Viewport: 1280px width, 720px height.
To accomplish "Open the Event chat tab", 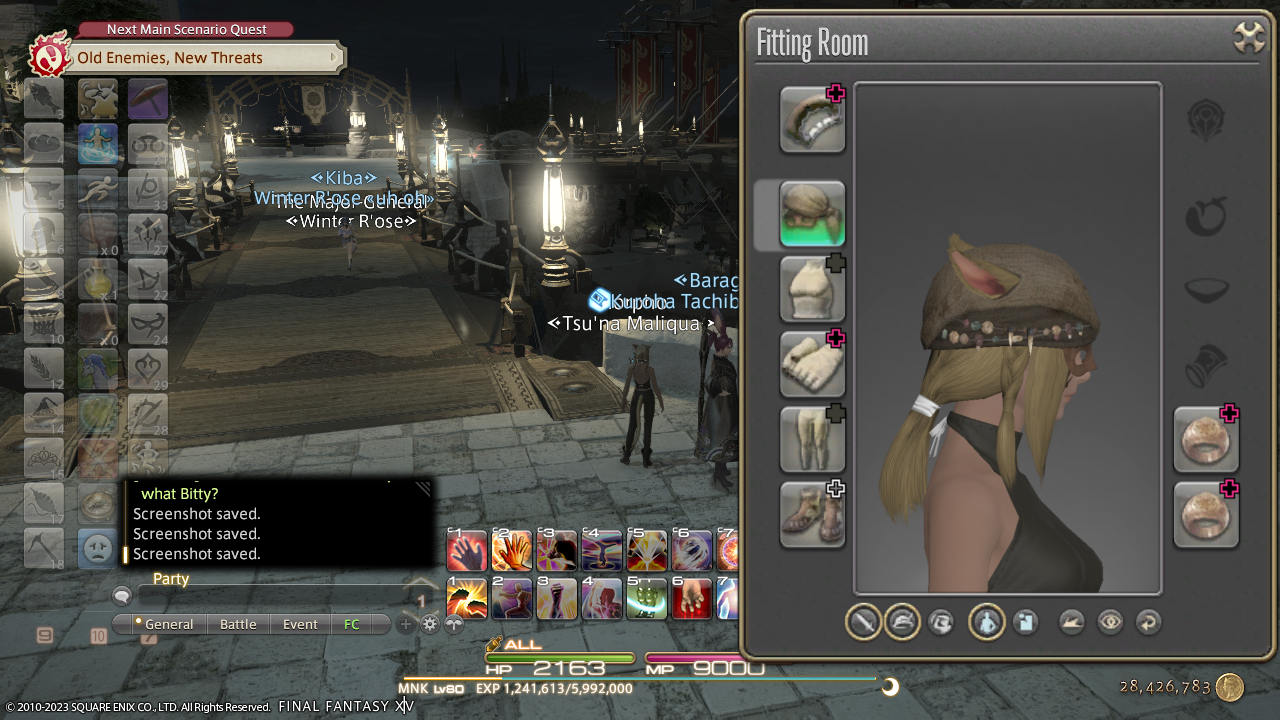I will [x=300, y=624].
